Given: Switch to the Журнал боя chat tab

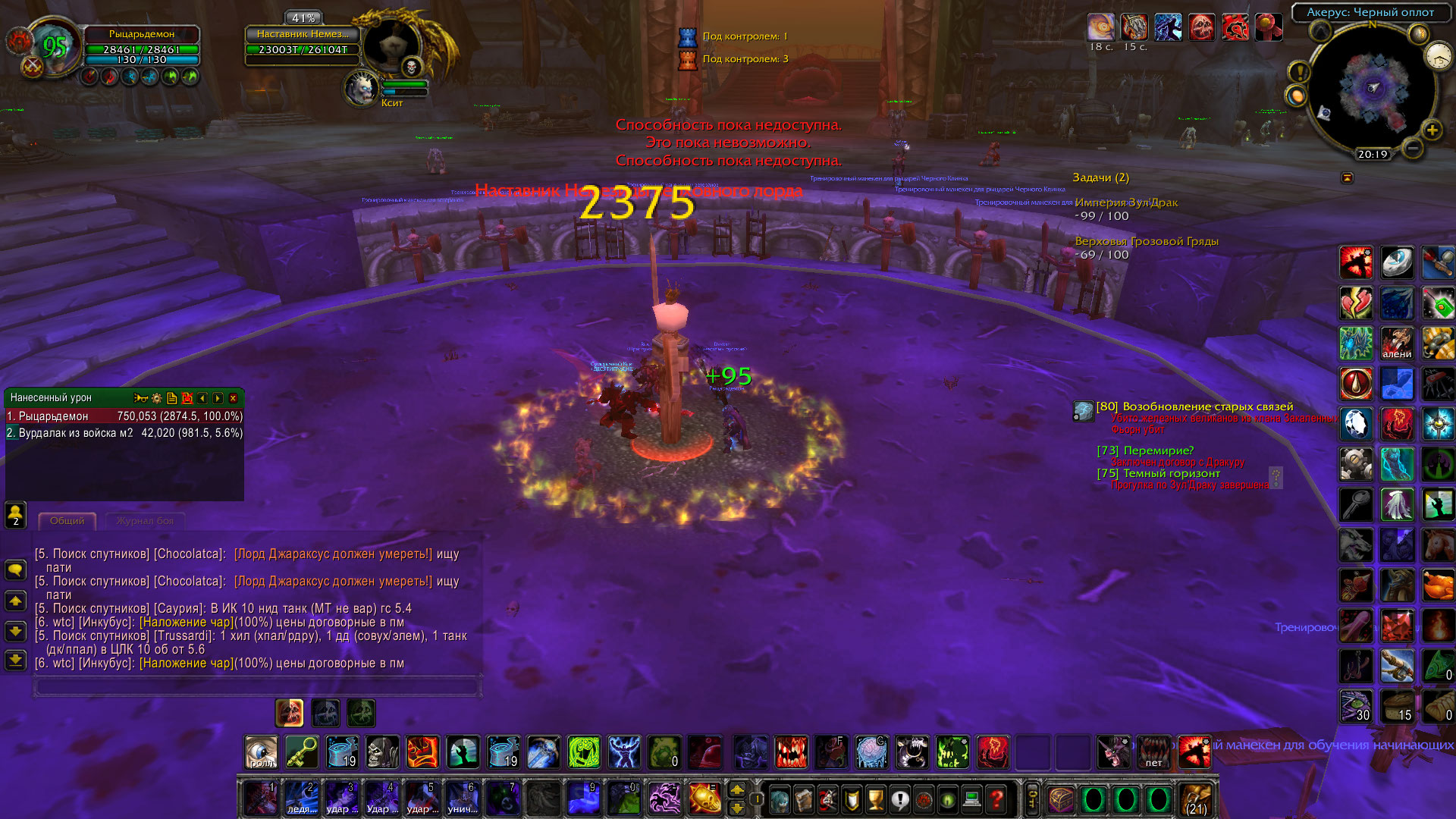Looking at the screenshot, I should point(145,521).
